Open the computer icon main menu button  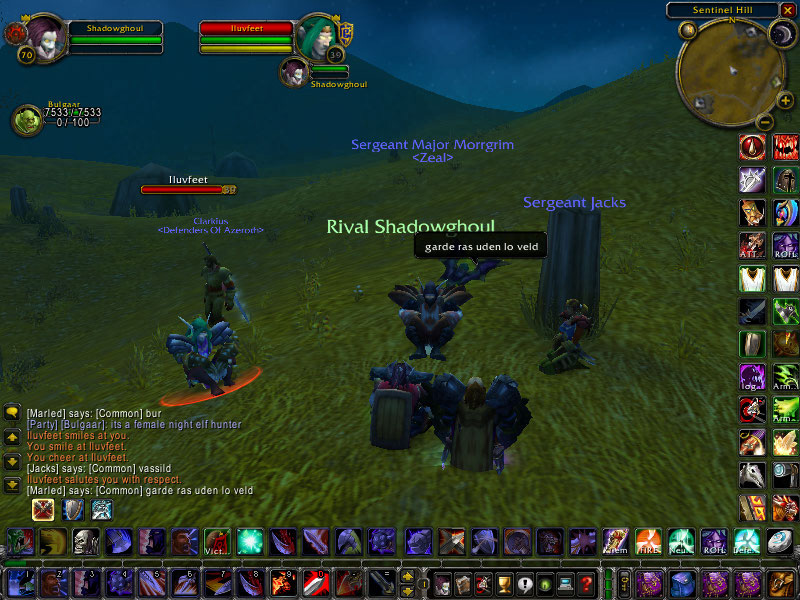[x=566, y=583]
